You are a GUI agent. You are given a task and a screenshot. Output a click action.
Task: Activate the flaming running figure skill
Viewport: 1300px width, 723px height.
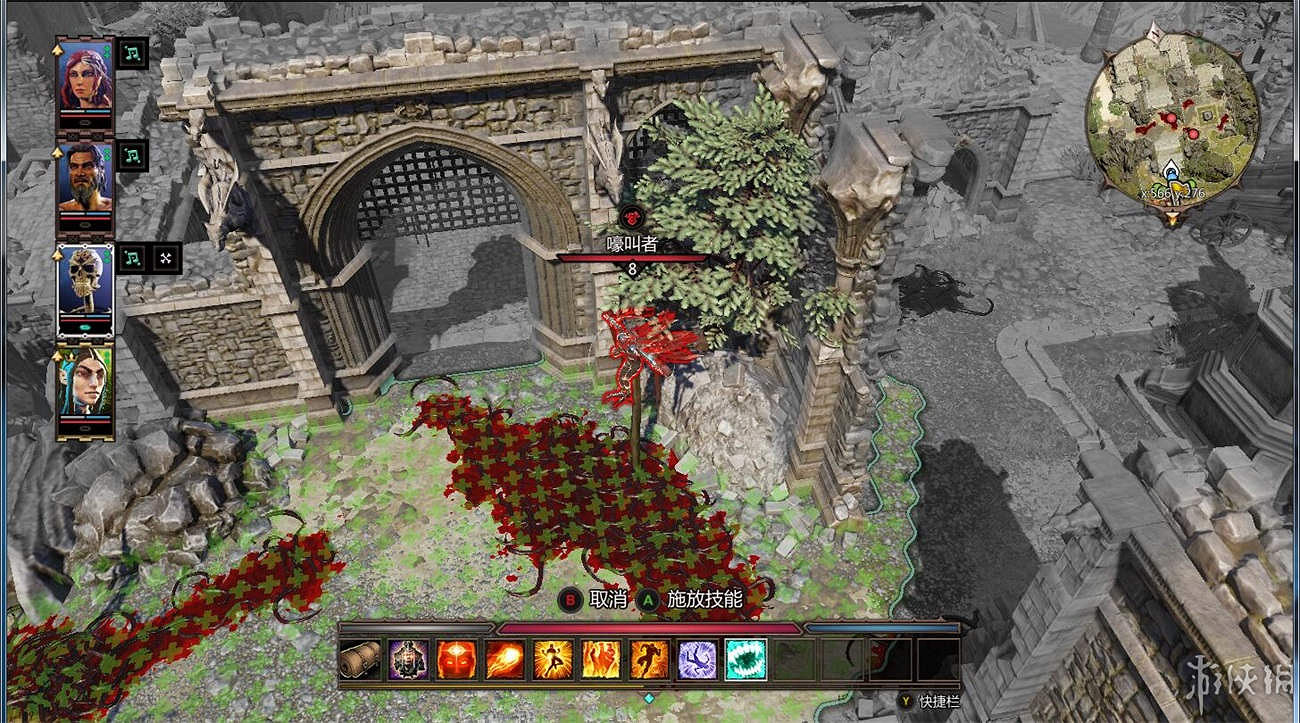pos(649,660)
